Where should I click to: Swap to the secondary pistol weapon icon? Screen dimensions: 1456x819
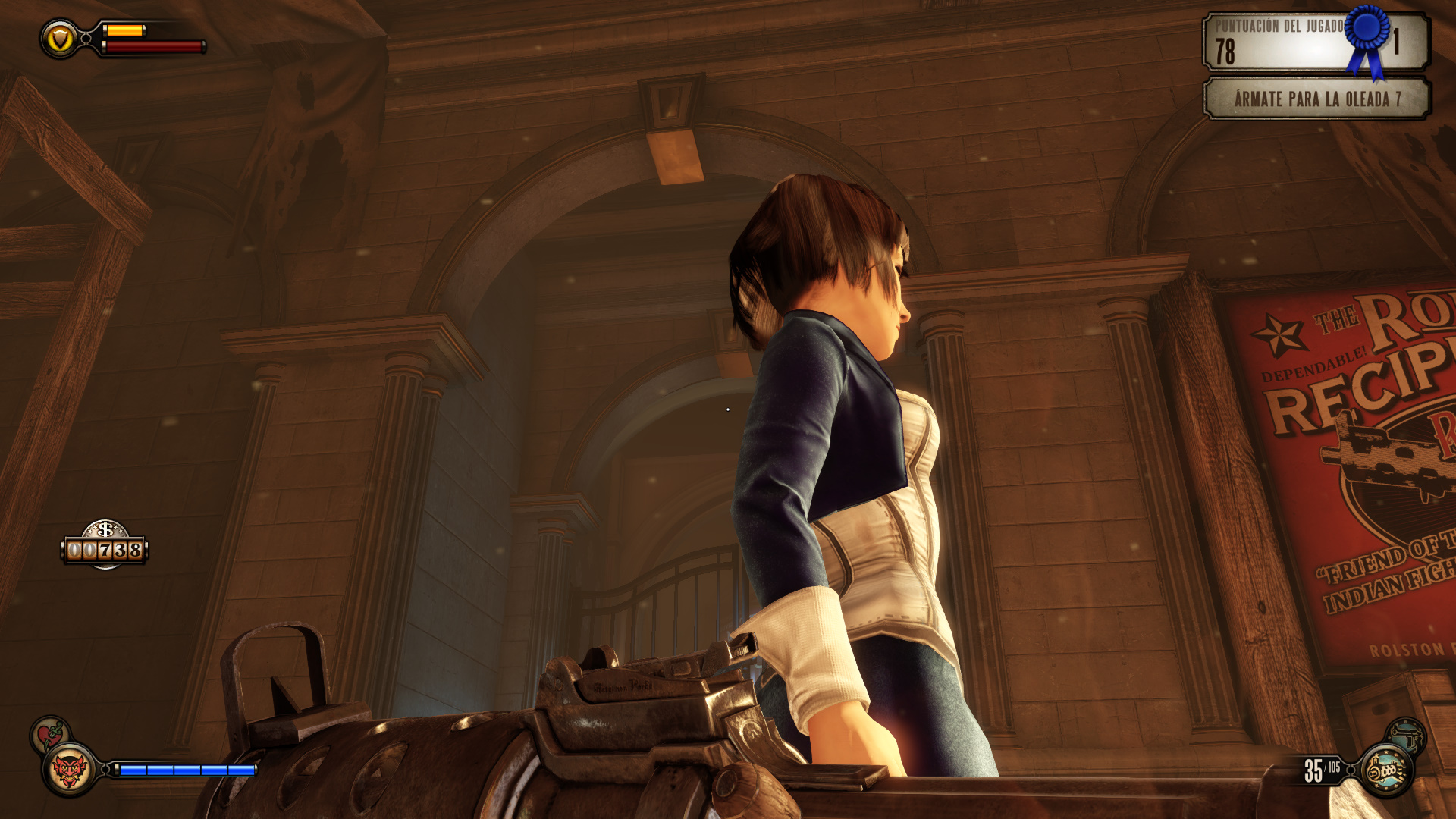(x=1407, y=734)
